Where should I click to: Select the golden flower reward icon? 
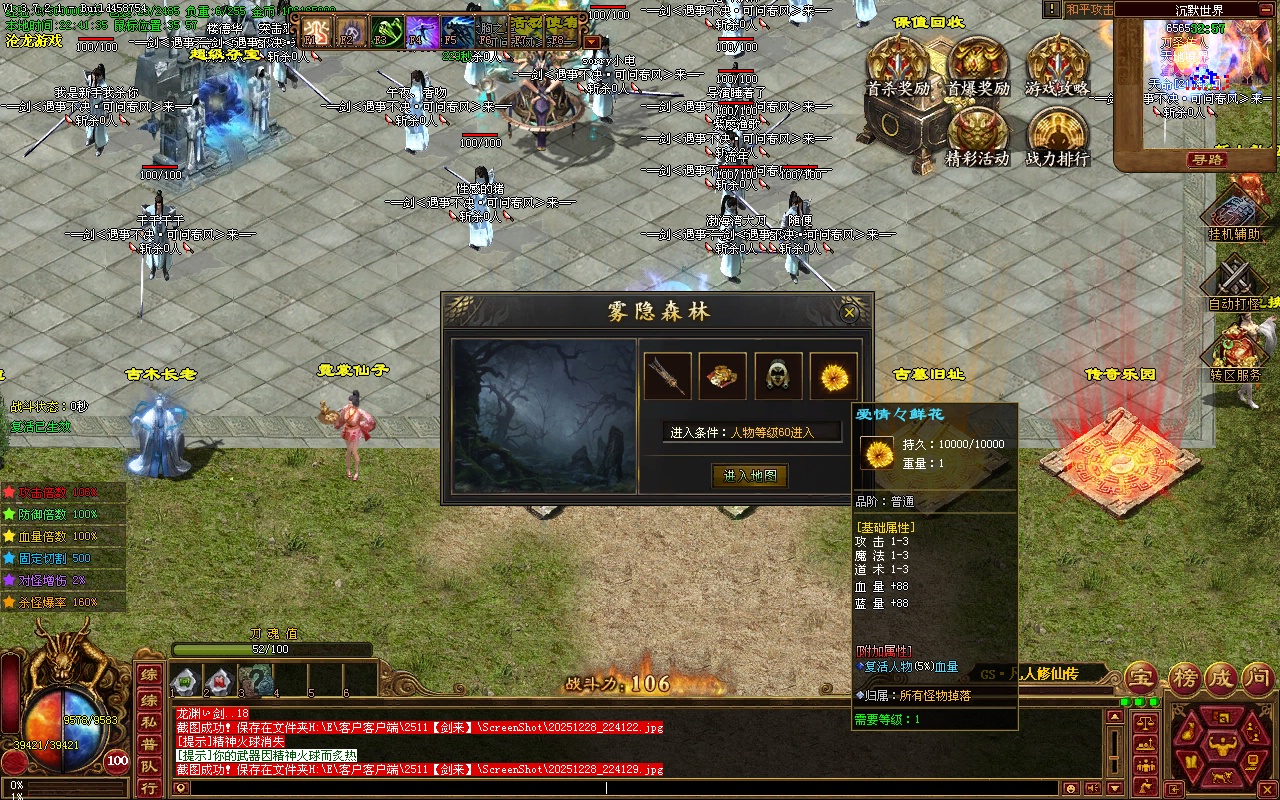pos(833,376)
